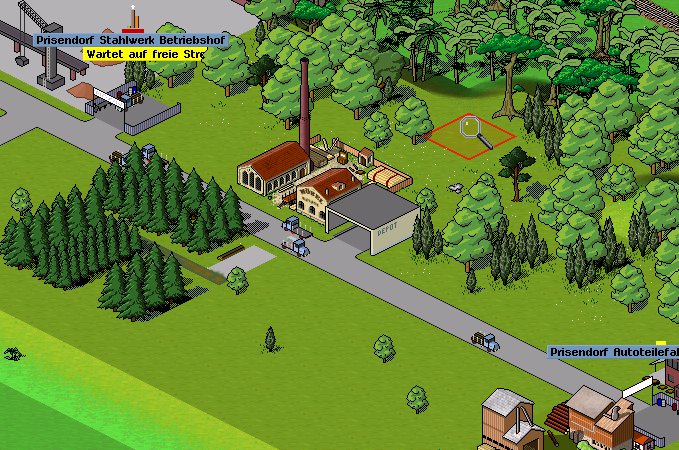Screen dimensions: 679x450
Task: Open the Prisendorf Stahlwerk Betriebshof station label
Action: [x=131, y=40]
